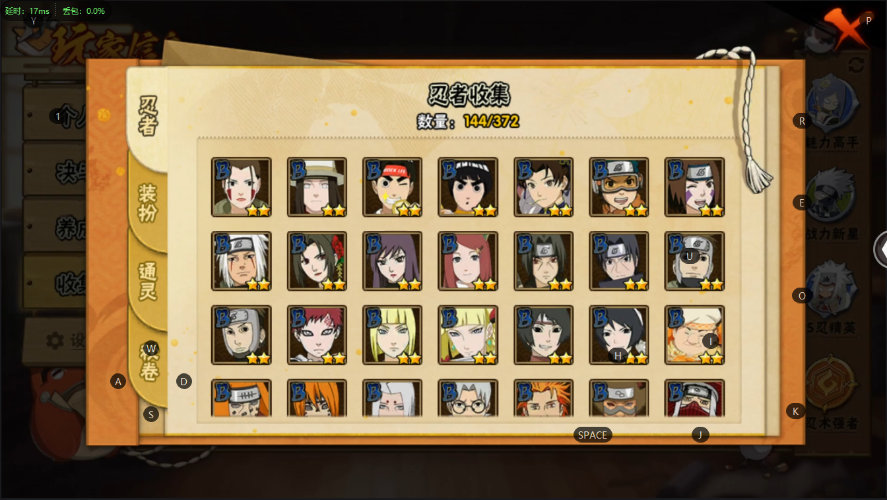Viewport: 887px width, 500px height.
Task: Pick the winking girl with purple cheek marks
Action: (694, 187)
